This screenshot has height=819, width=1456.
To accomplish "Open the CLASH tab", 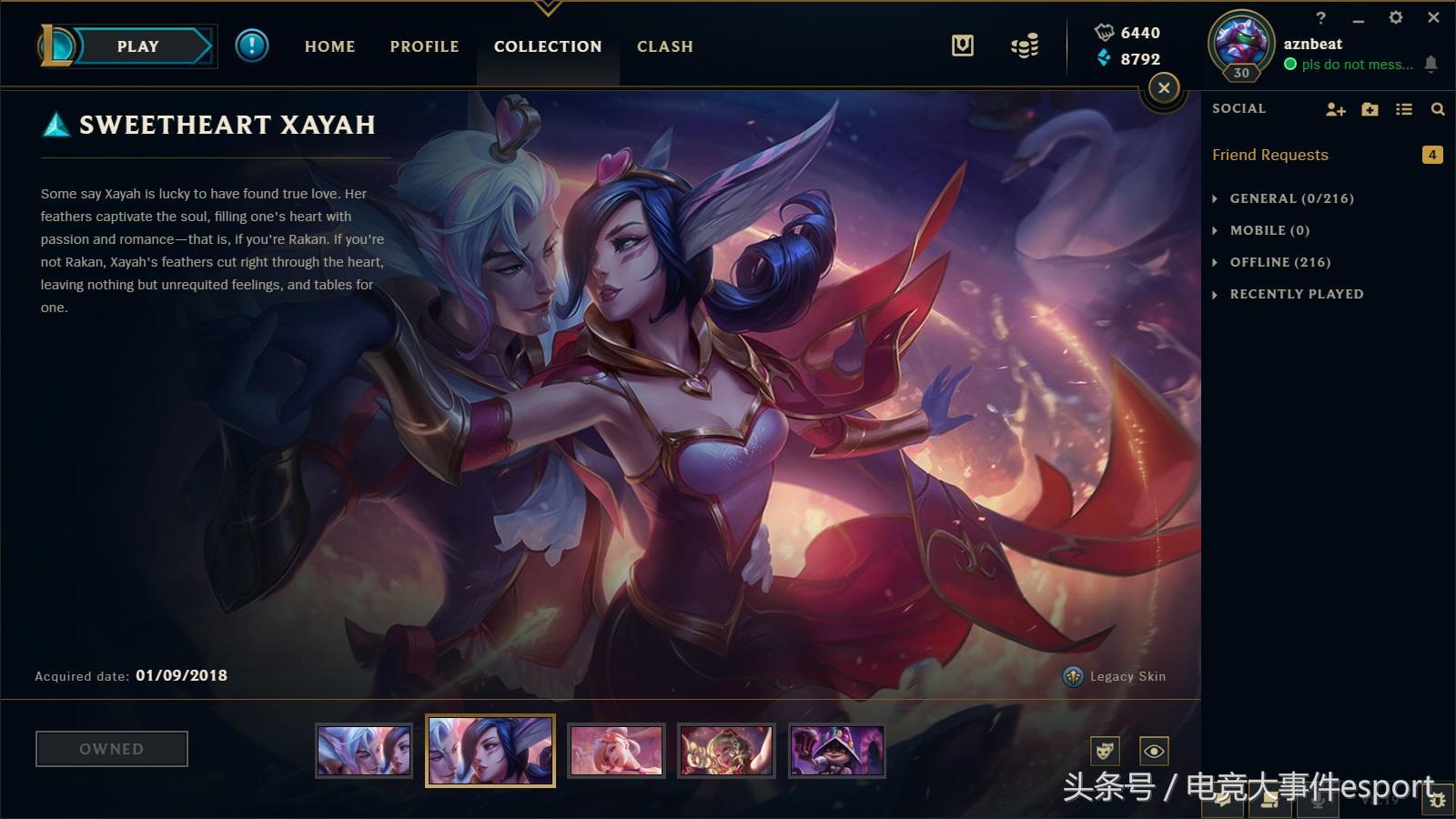I will (665, 46).
